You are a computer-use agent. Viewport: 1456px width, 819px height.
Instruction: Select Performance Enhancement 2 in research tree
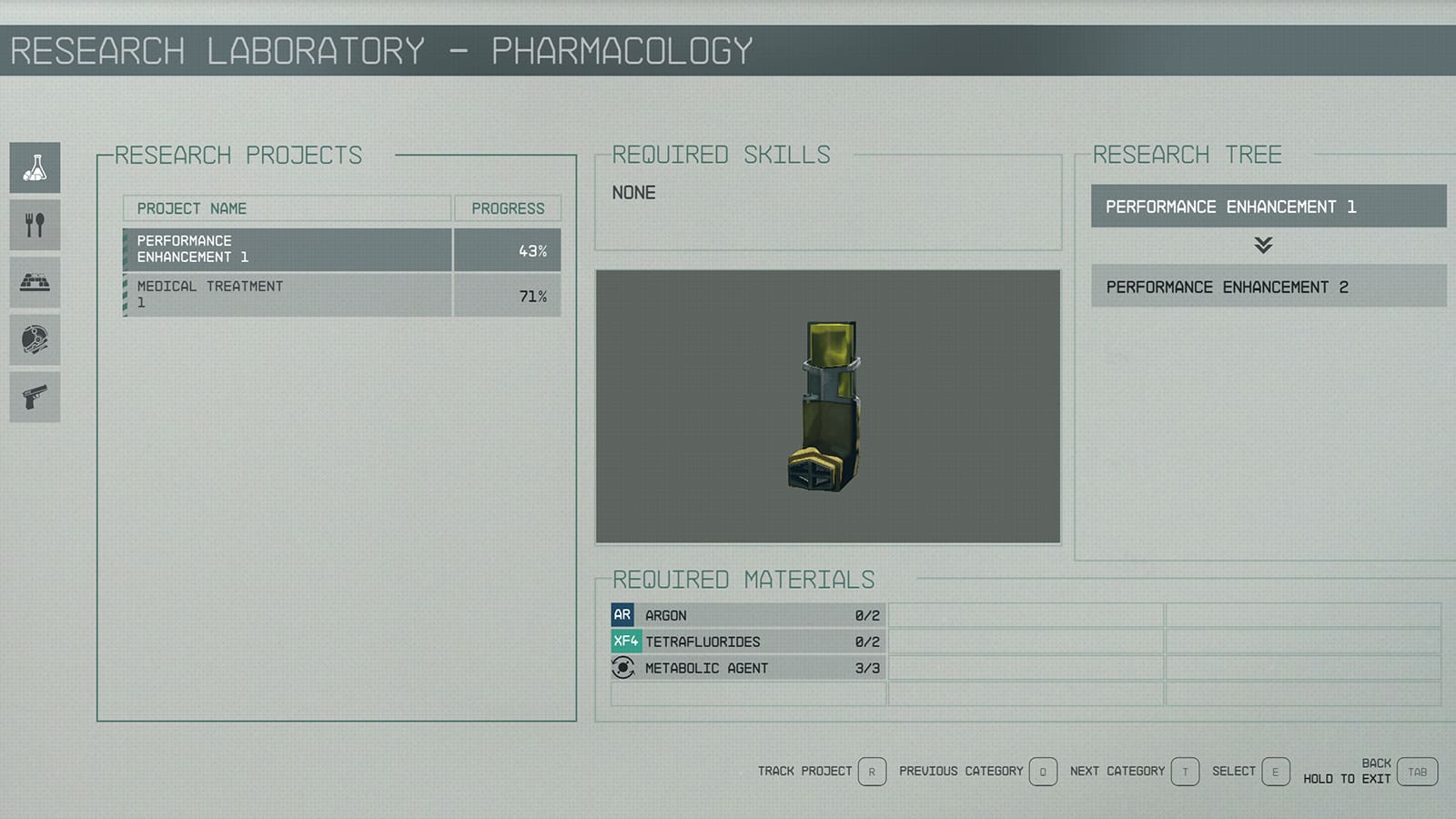point(1268,287)
